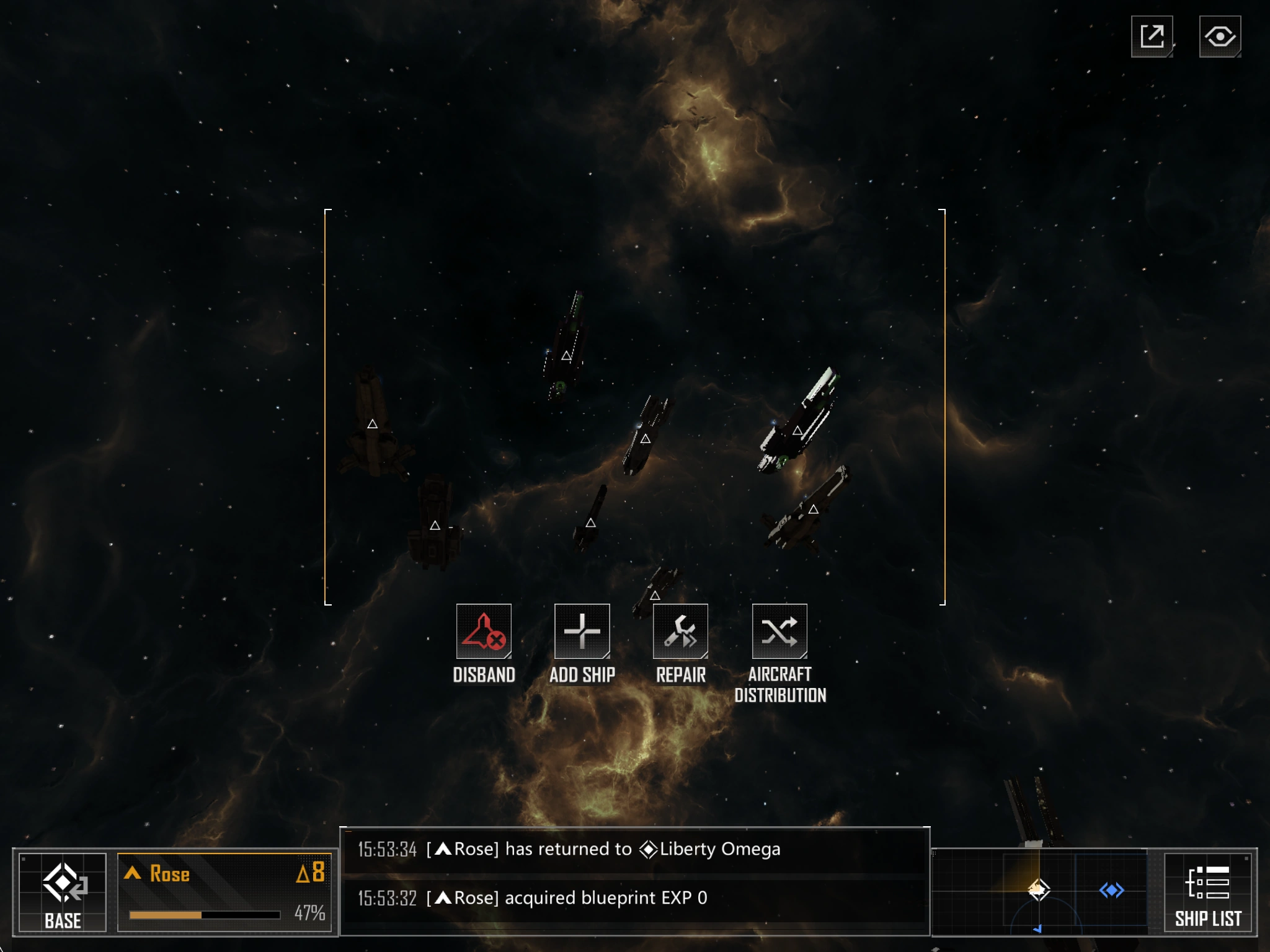Screen dimensions: 1270x952
Task: Return to Base
Action: coord(63,892)
